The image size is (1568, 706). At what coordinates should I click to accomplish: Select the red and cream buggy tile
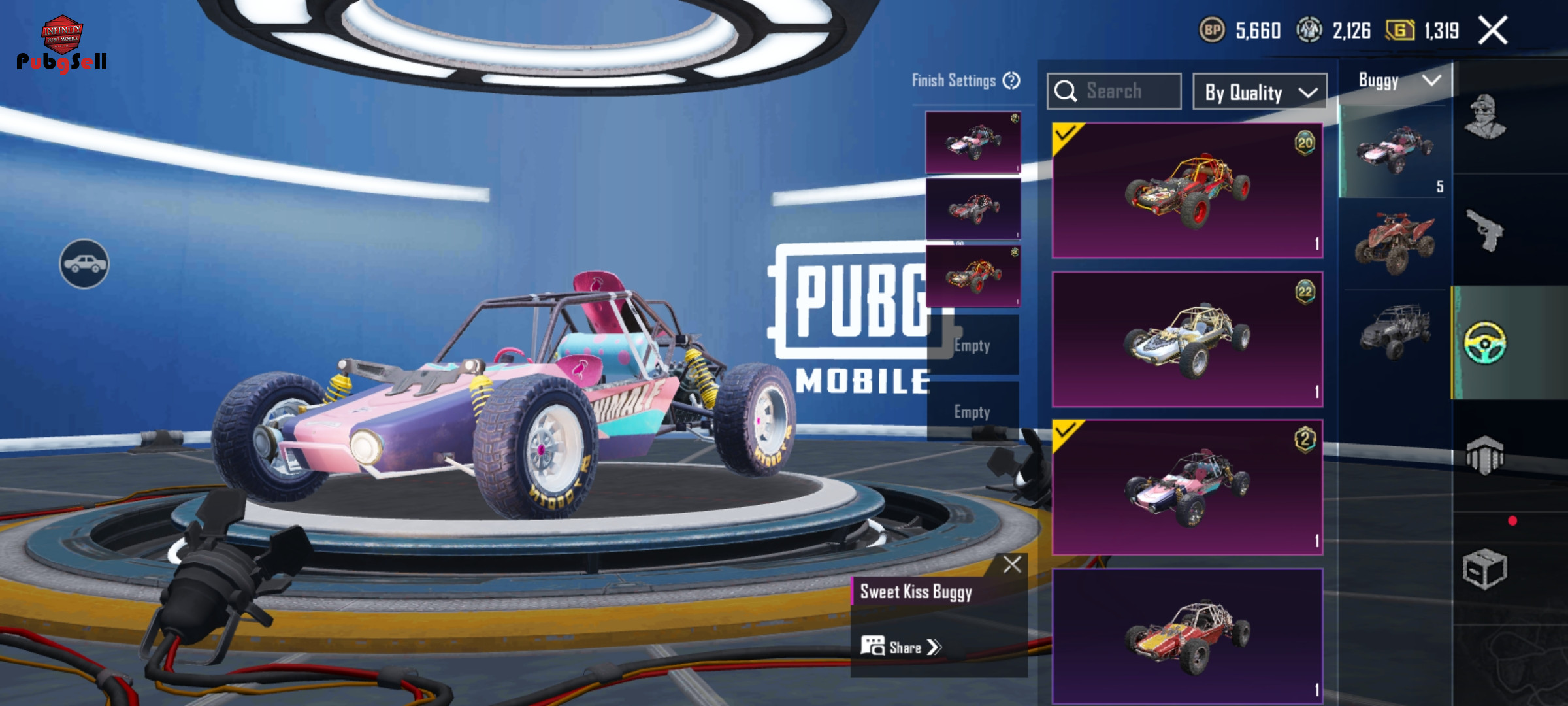(1187, 635)
